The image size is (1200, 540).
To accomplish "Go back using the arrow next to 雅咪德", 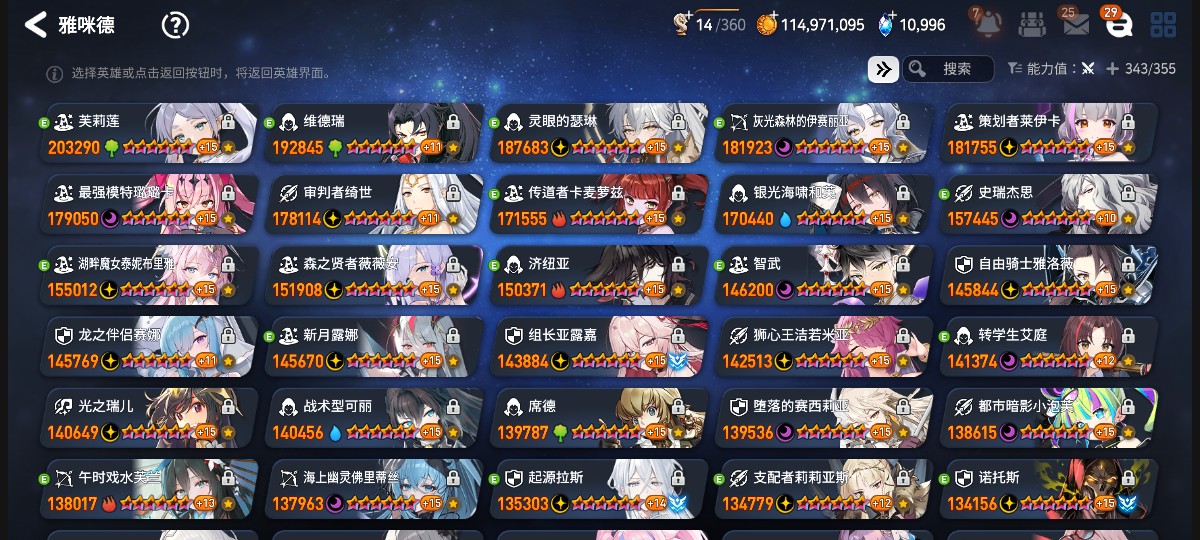I will pos(36,25).
